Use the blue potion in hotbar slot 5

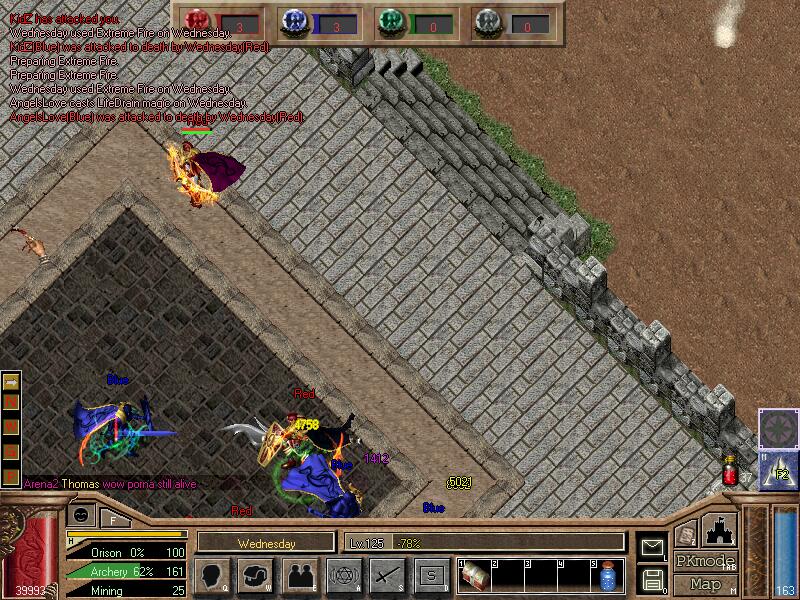pos(607,576)
